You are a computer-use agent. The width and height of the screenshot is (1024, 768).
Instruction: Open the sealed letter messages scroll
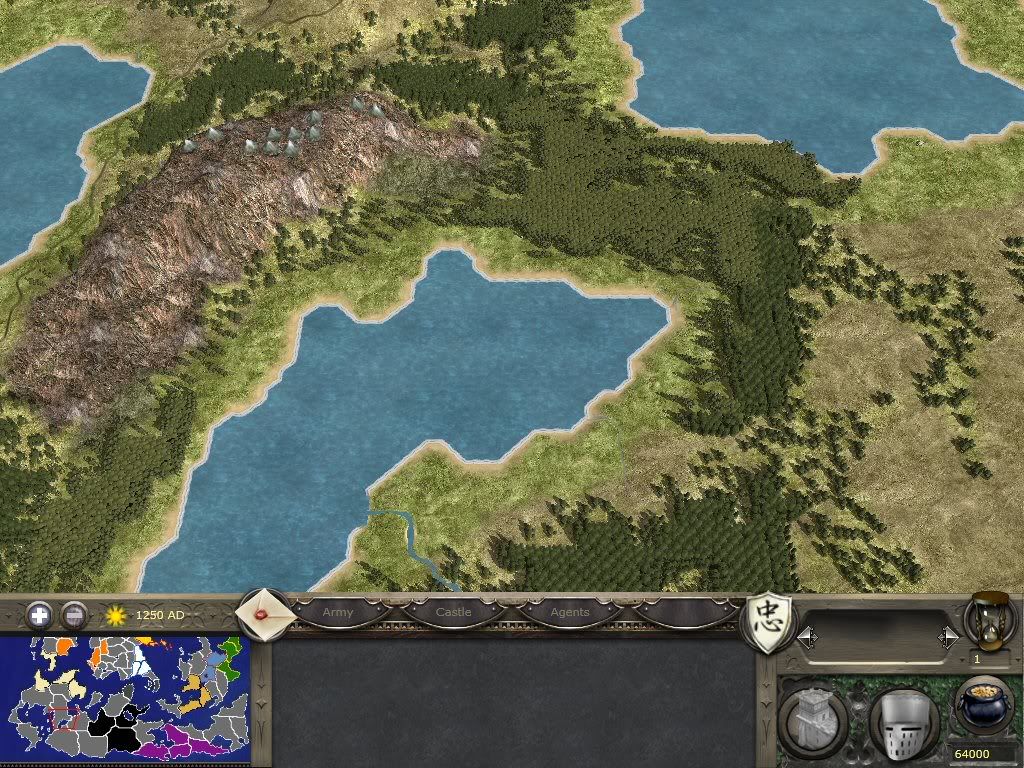click(x=264, y=614)
